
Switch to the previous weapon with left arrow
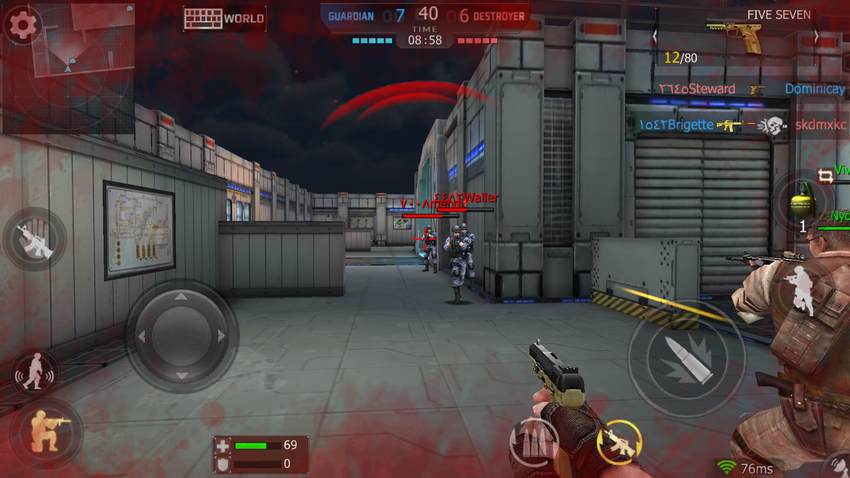pos(656,36)
